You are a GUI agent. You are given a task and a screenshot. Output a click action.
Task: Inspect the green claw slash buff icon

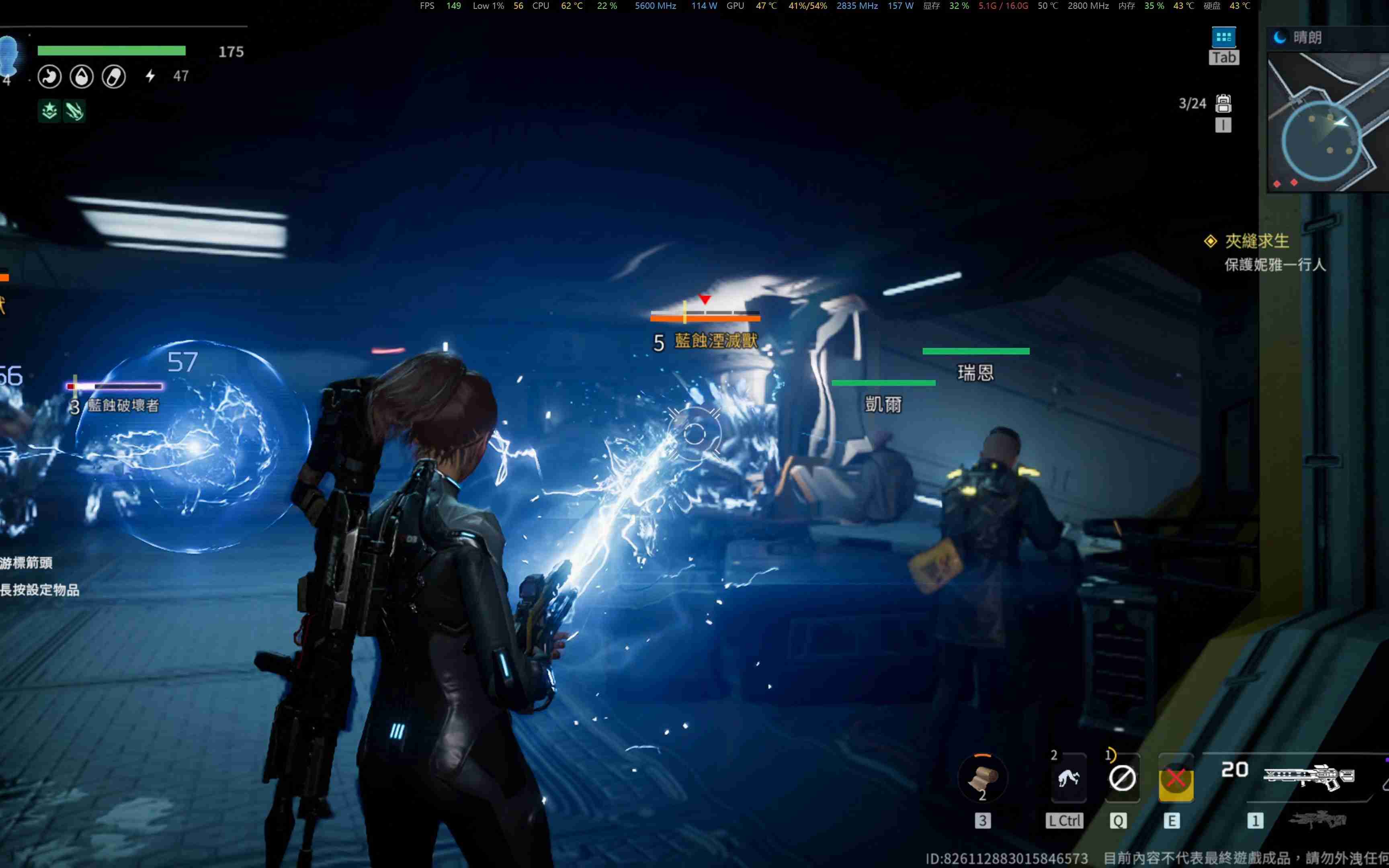75,110
